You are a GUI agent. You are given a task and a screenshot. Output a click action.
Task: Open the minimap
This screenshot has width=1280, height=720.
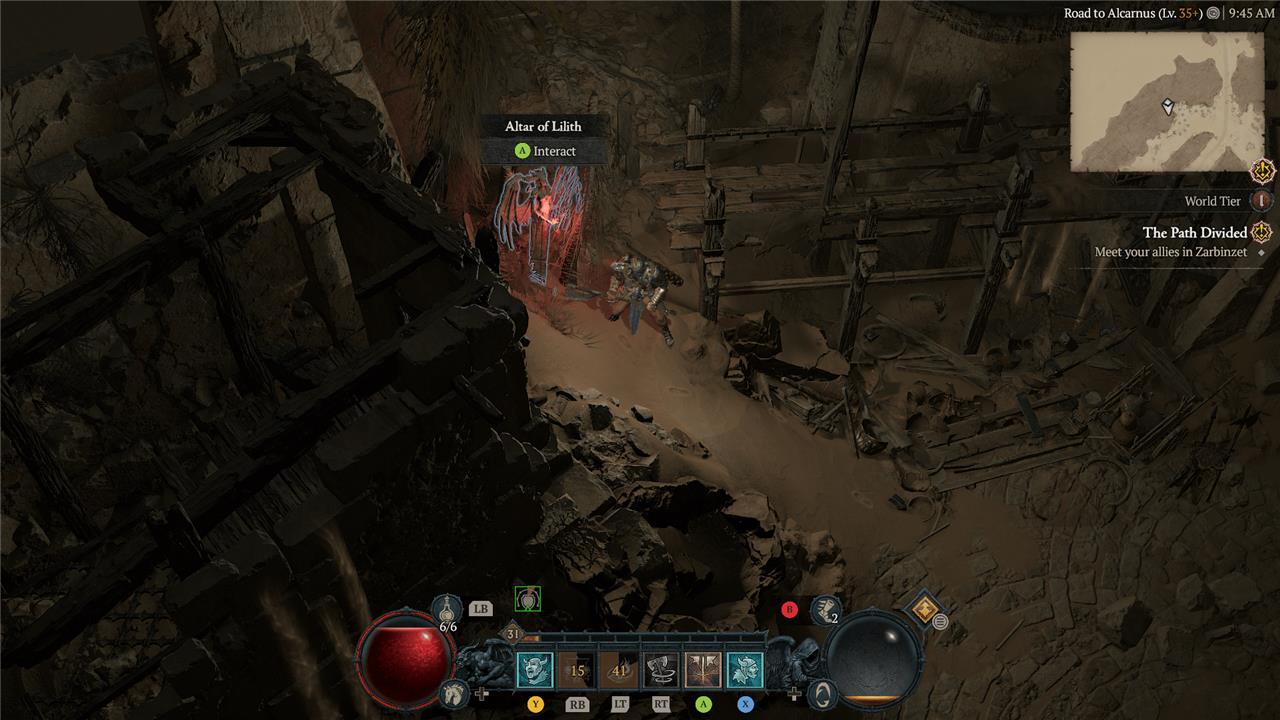[1167, 101]
